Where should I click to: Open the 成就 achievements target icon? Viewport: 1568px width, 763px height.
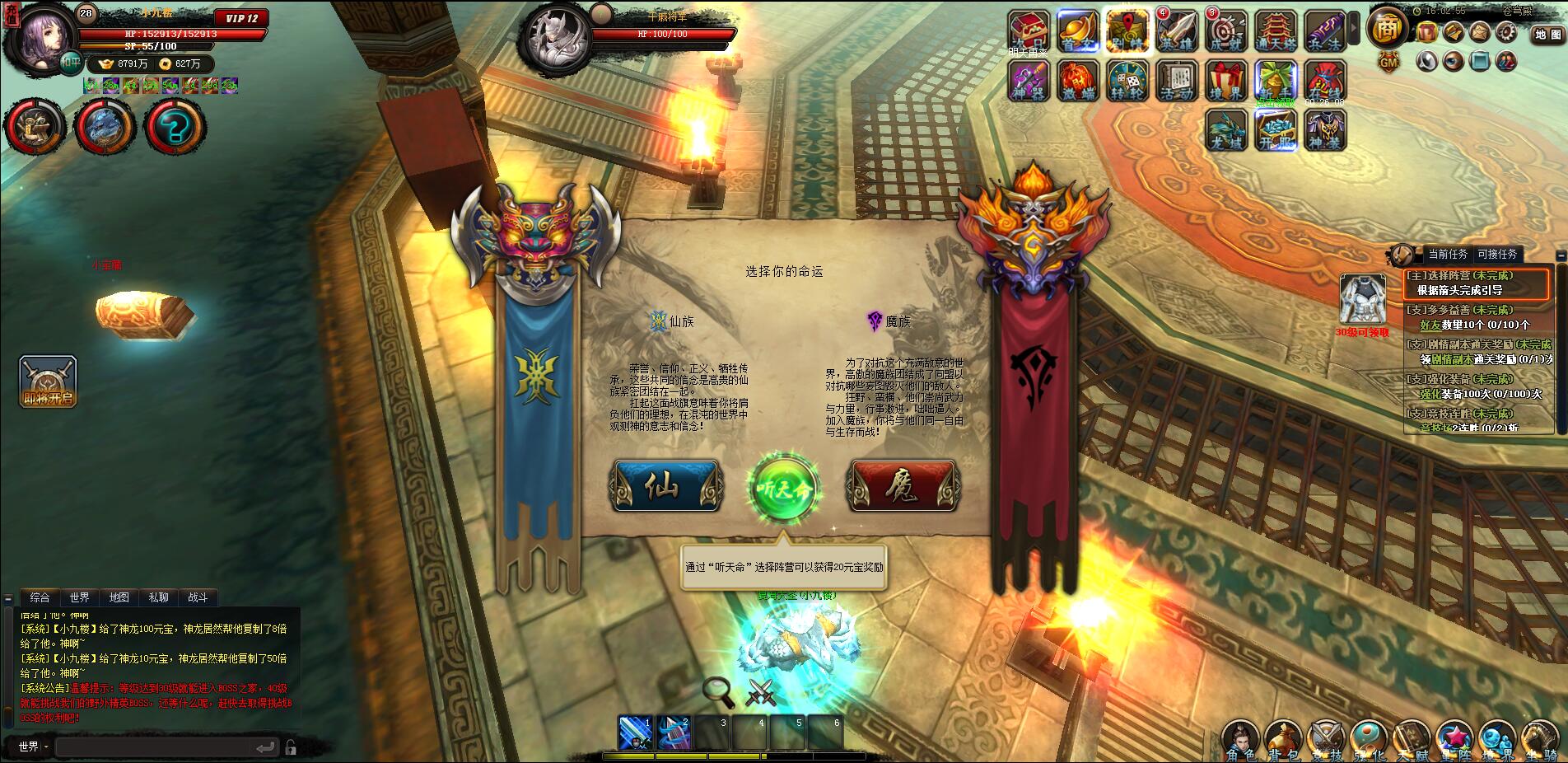[1226, 32]
